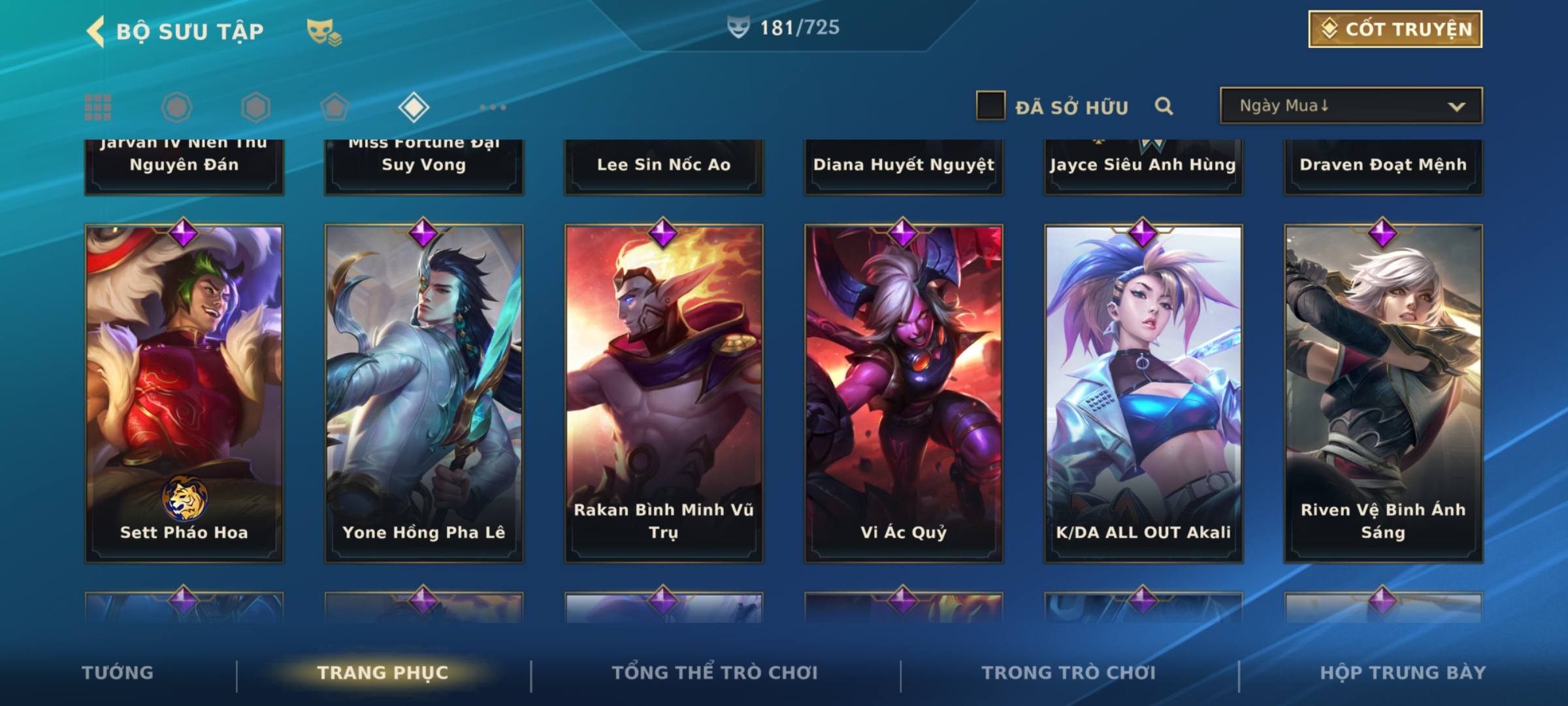This screenshot has width=1568, height=706.
Task: Open the Cốt Truyện button
Action: [1395, 29]
